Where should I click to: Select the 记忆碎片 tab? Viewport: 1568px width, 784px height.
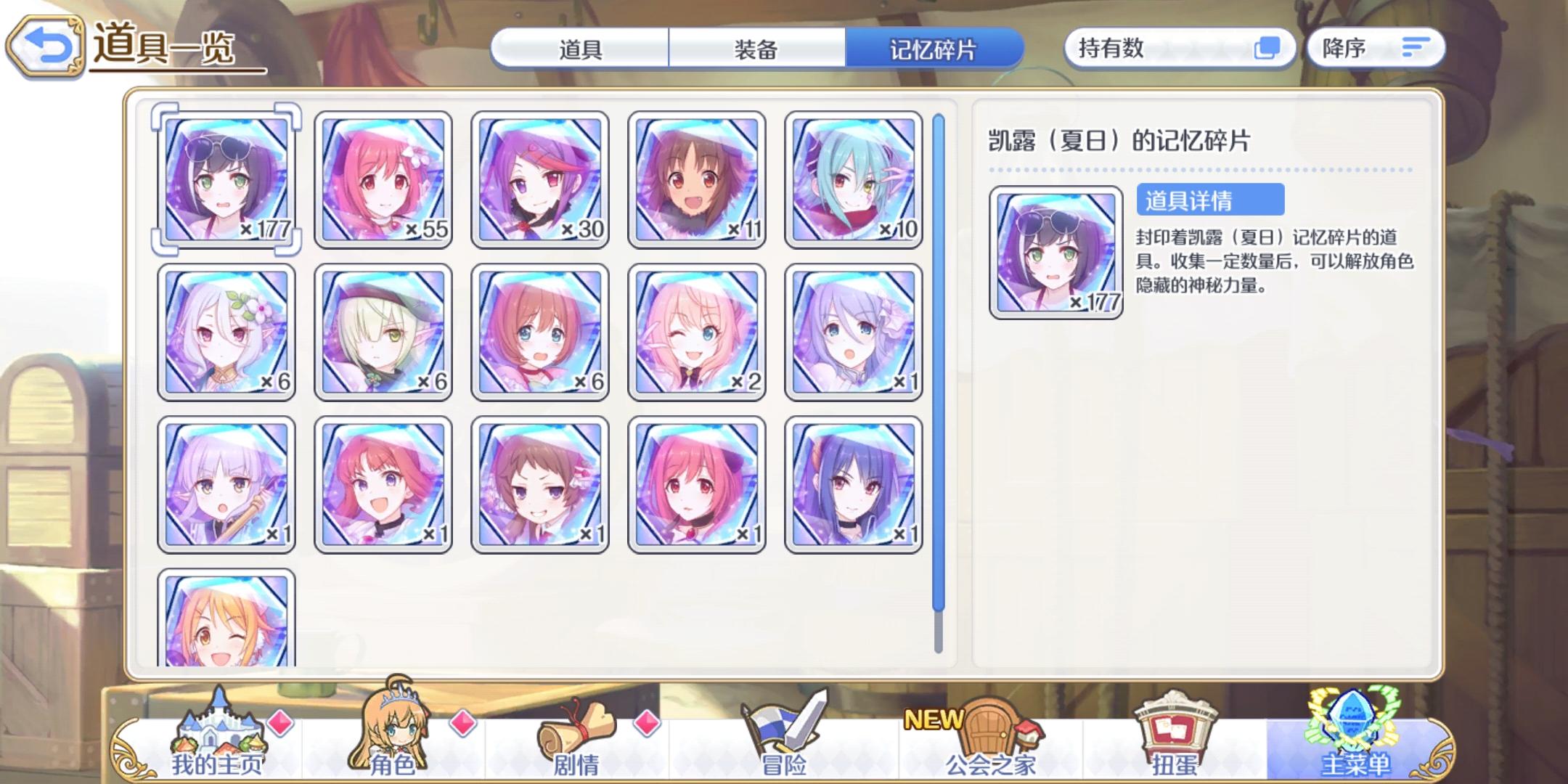pyautogui.click(x=934, y=49)
